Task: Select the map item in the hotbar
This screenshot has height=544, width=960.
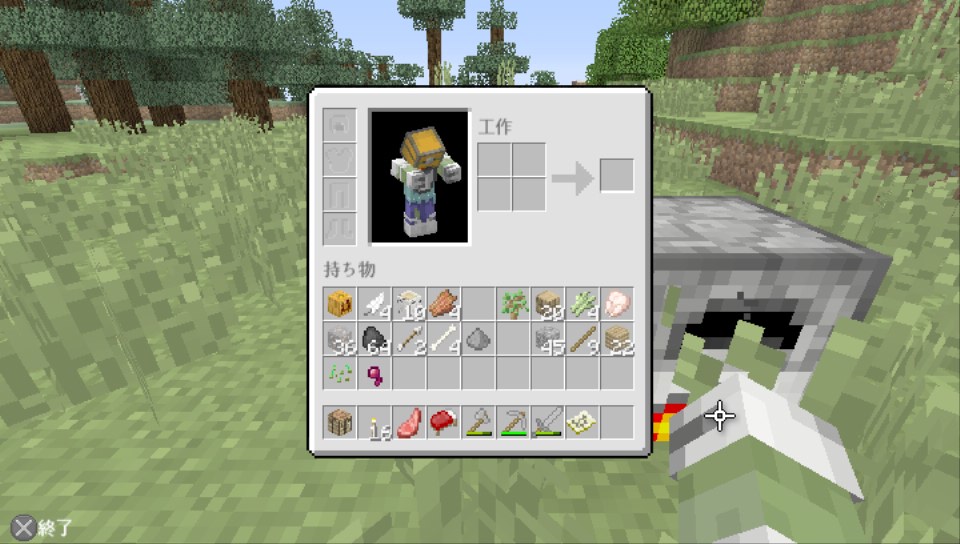Action: pyautogui.click(x=583, y=423)
